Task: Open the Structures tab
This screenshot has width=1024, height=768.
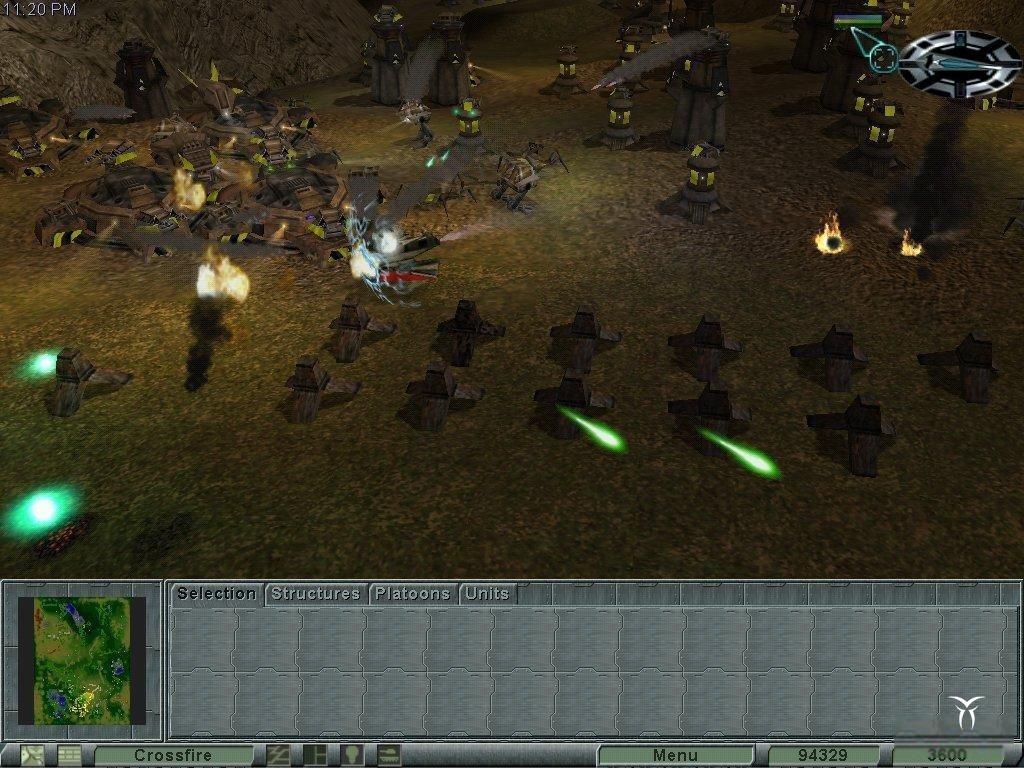Action: pos(315,594)
